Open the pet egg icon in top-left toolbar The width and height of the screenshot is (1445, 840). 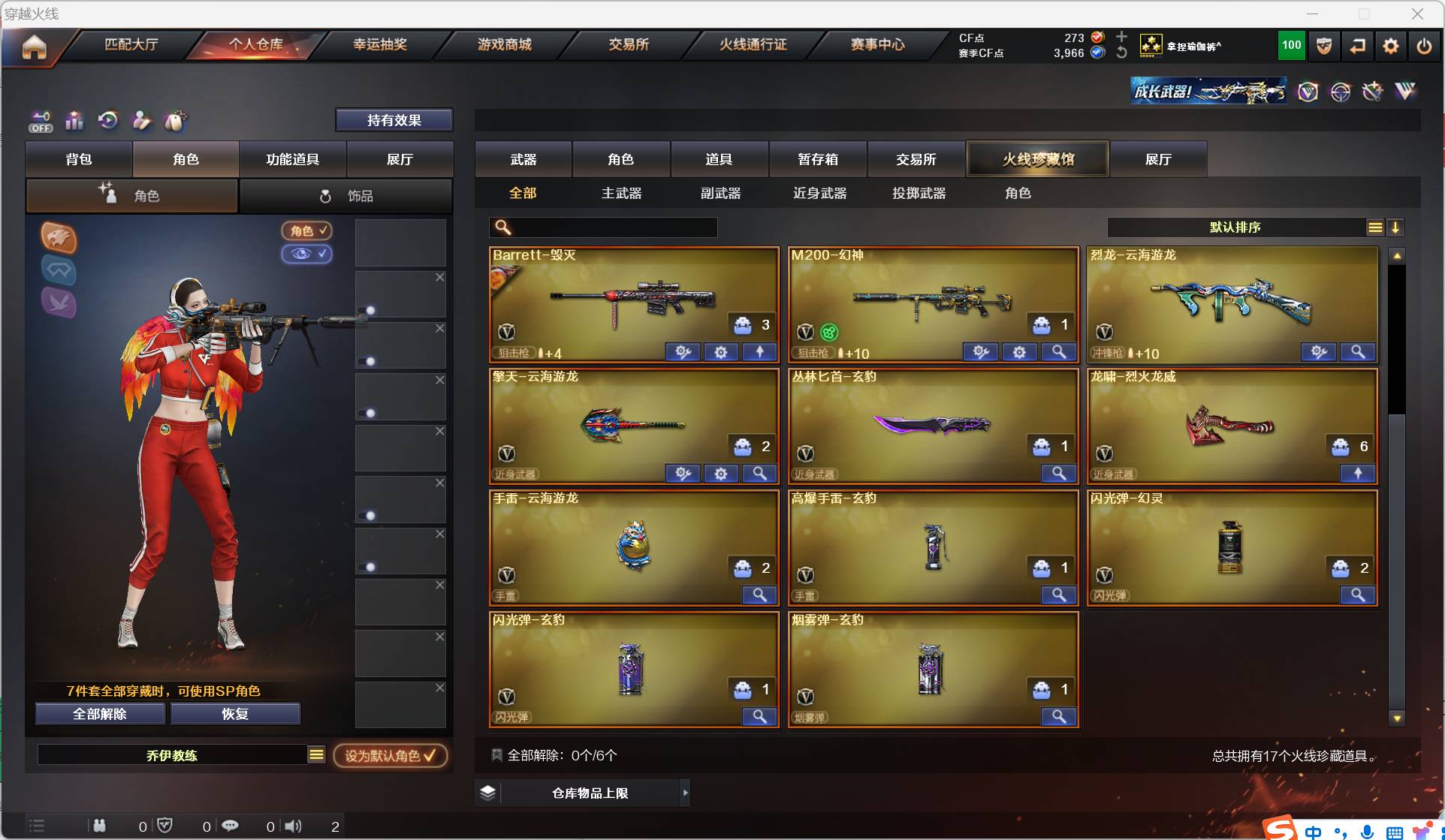176,120
